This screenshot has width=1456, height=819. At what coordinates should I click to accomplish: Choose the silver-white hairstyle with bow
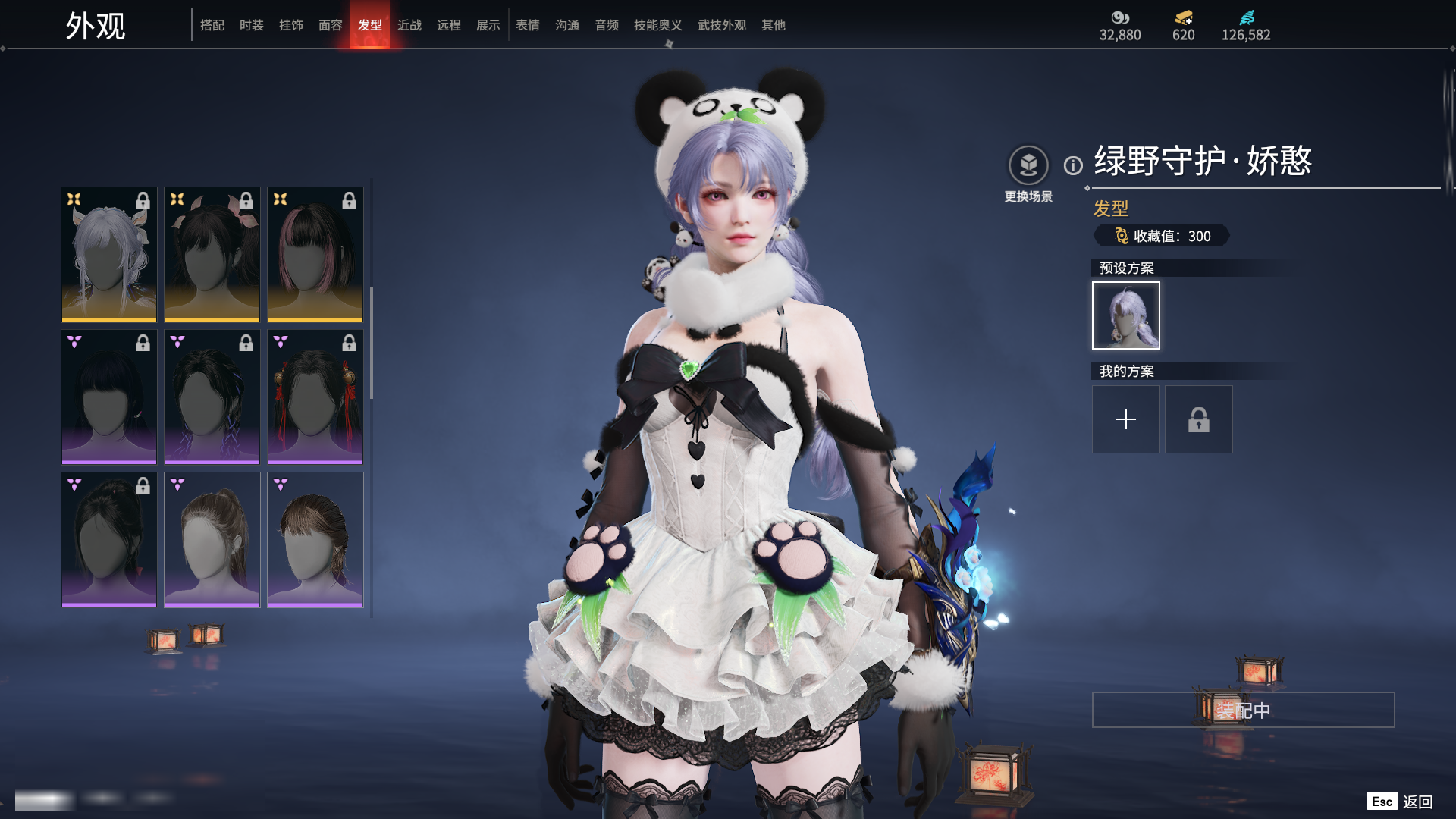(x=109, y=254)
